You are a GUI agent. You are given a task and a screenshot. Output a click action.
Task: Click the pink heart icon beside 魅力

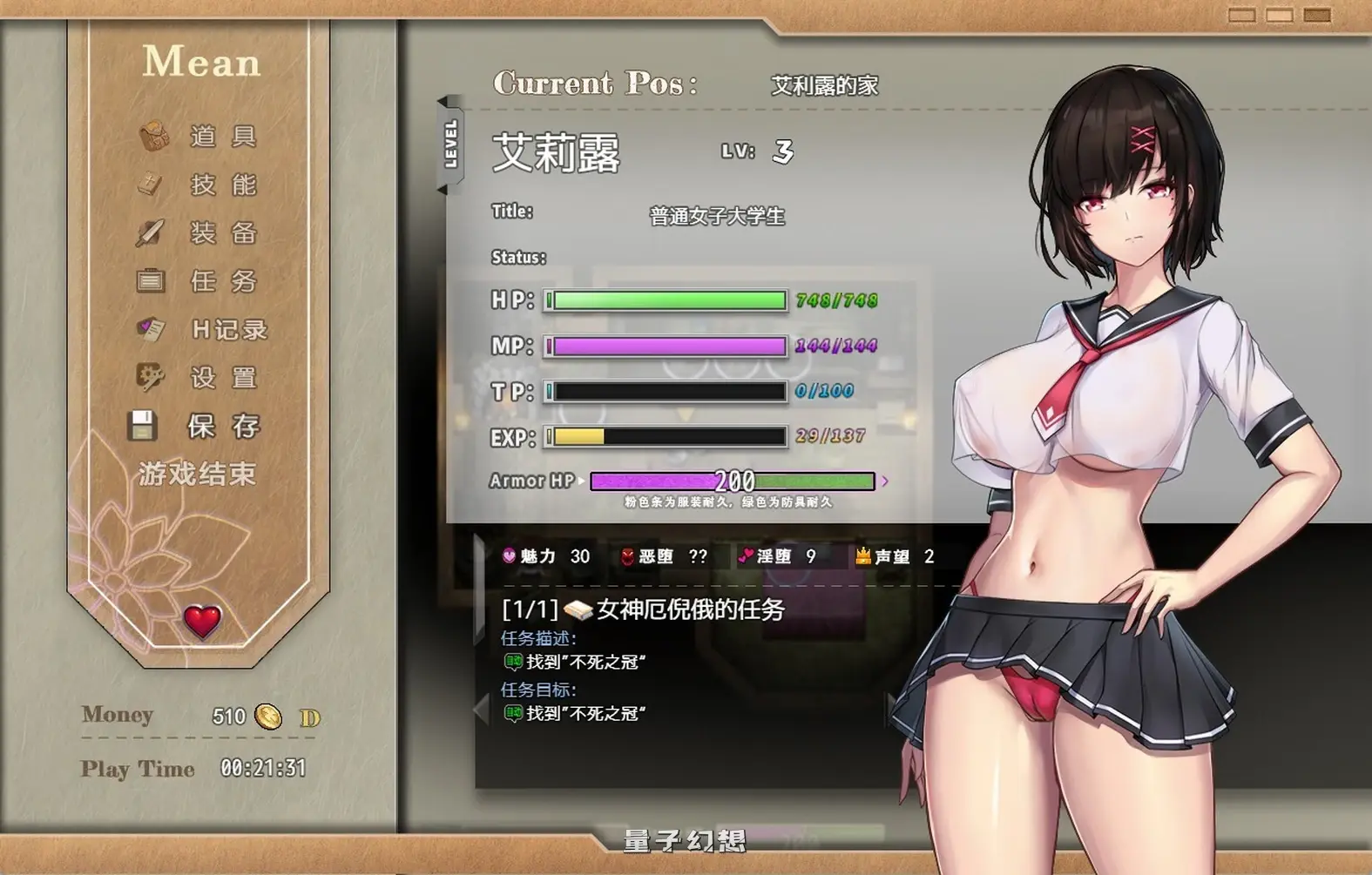[x=509, y=555]
